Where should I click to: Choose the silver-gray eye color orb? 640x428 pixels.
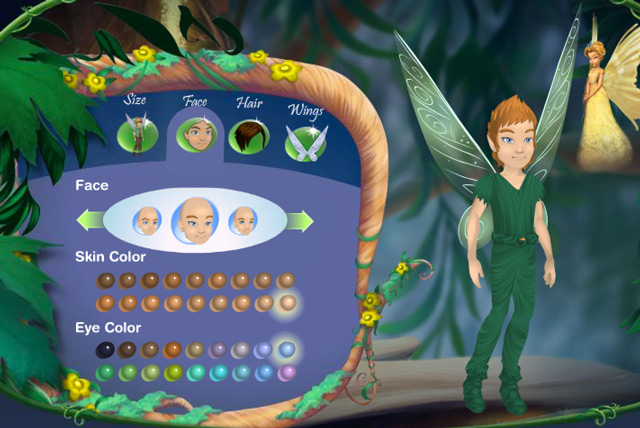[241, 350]
